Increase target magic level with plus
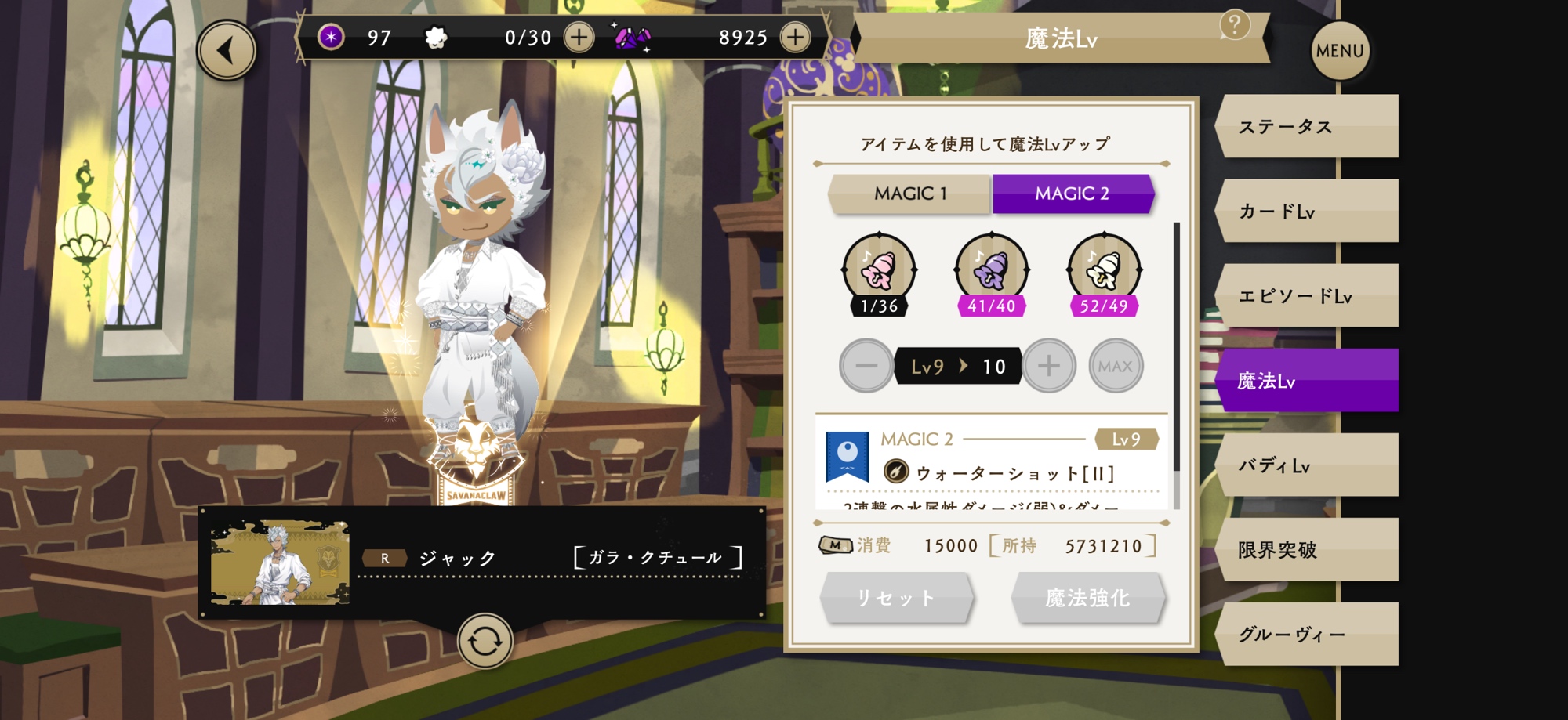Screen dimensions: 1568x720 click(1048, 366)
